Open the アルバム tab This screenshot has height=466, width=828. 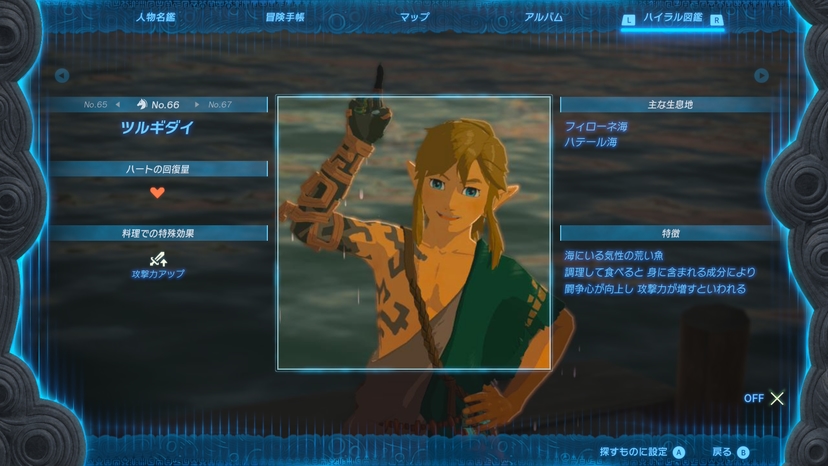[x=543, y=17]
